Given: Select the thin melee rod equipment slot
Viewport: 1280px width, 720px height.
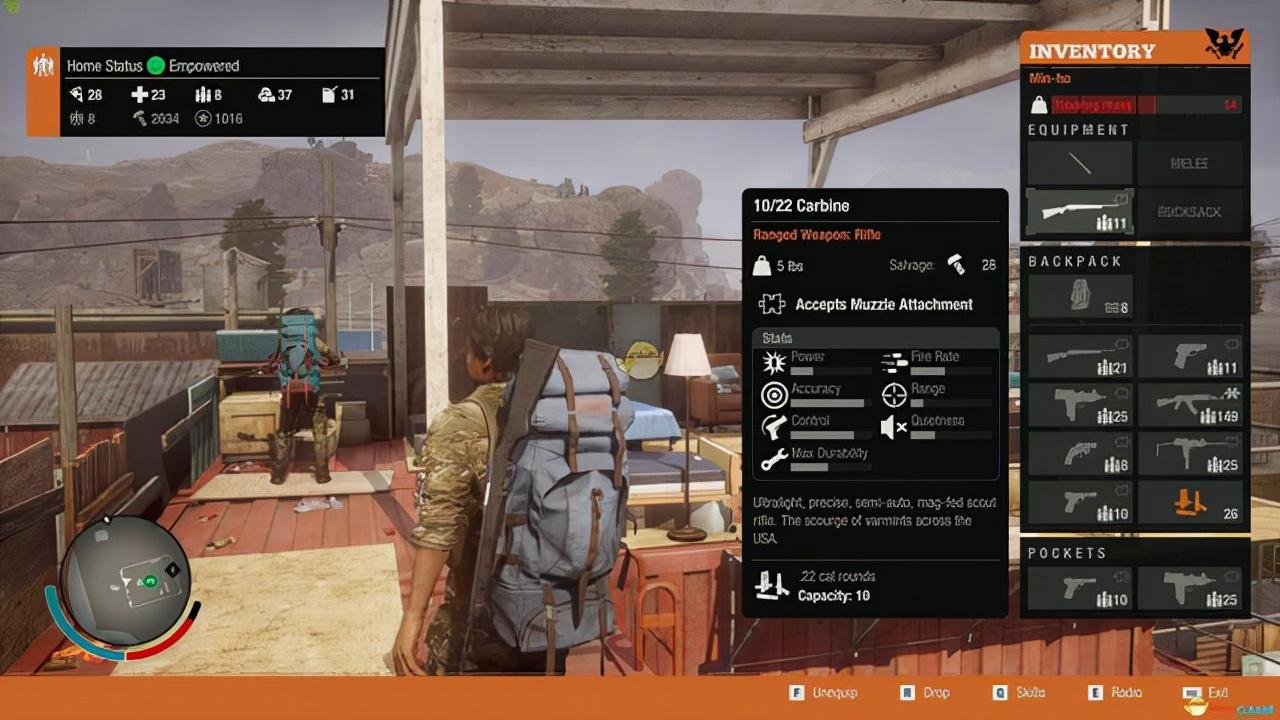Looking at the screenshot, I should pos(1079,163).
